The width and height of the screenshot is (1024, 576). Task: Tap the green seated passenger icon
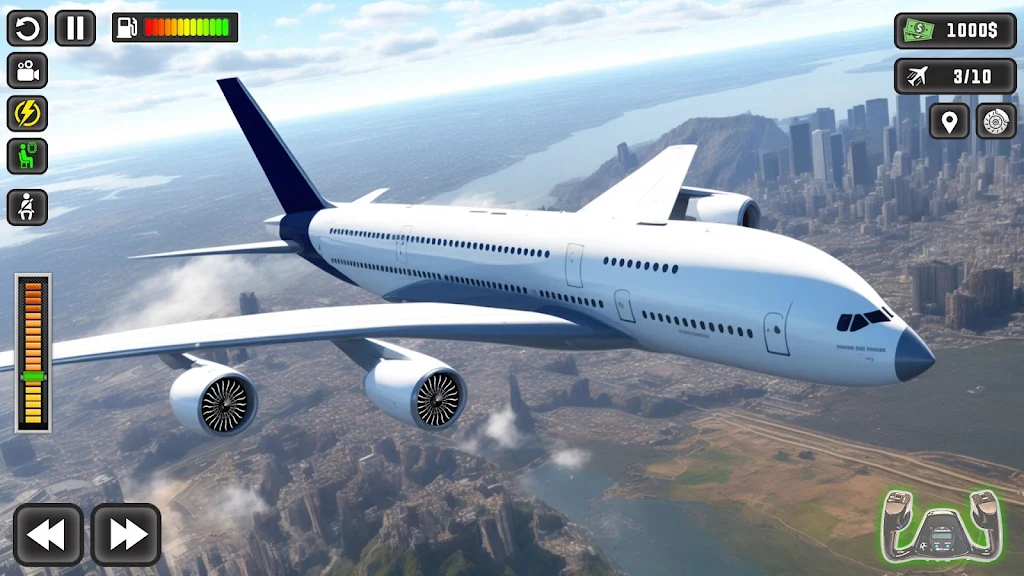click(x=27, y=156)
